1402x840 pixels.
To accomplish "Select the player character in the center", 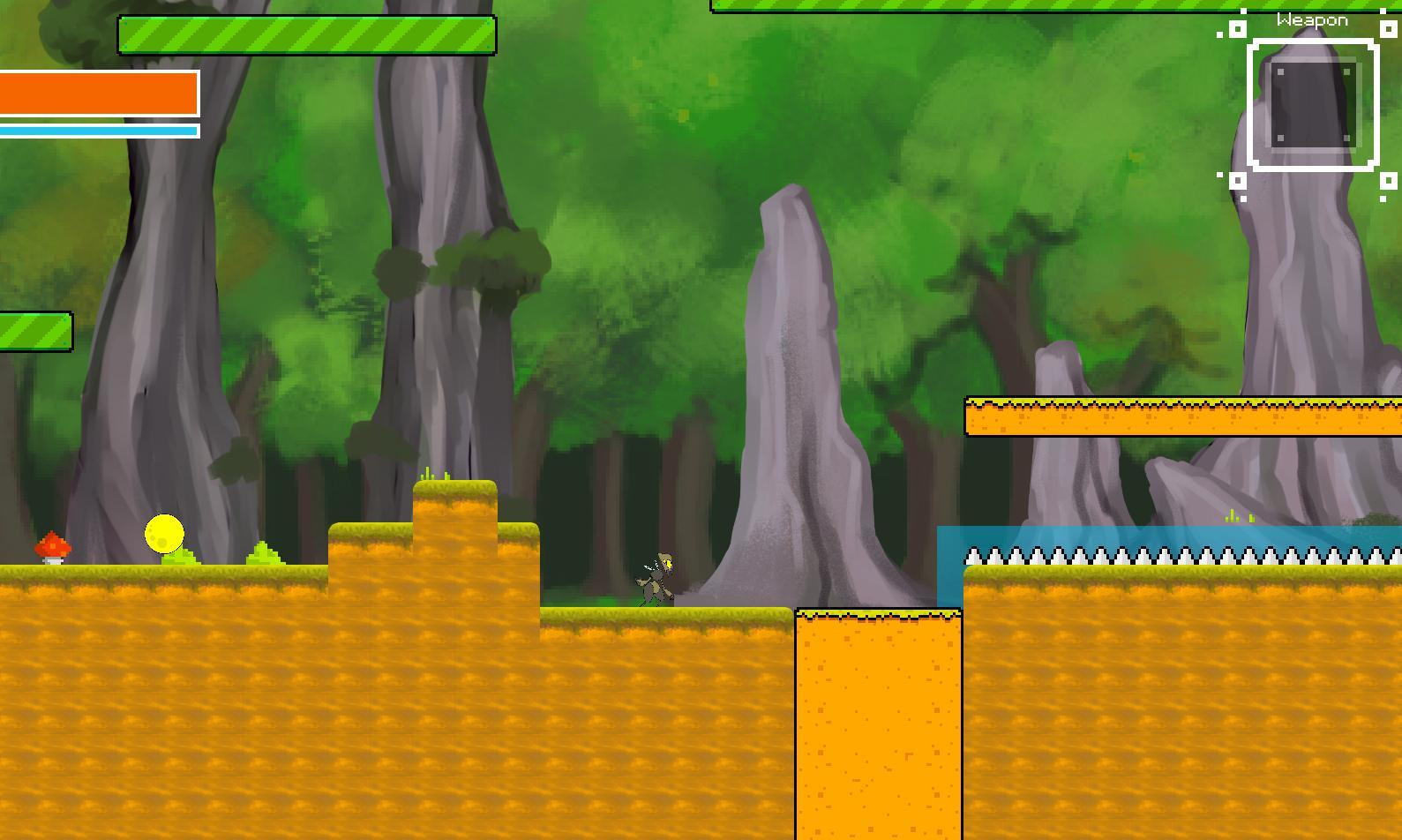I will tap(655, 578).
